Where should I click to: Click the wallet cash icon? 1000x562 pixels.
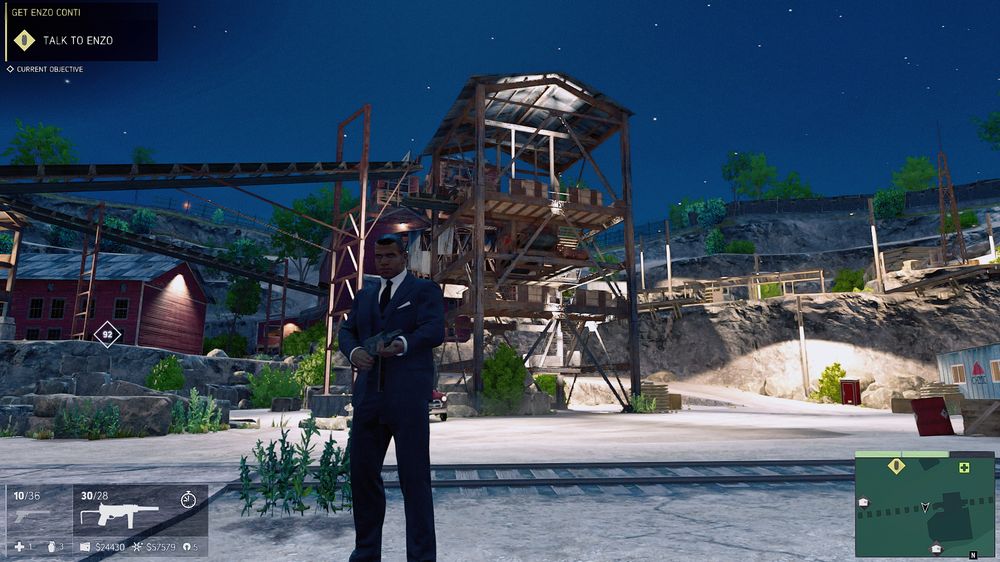click(x=85, y=546)
